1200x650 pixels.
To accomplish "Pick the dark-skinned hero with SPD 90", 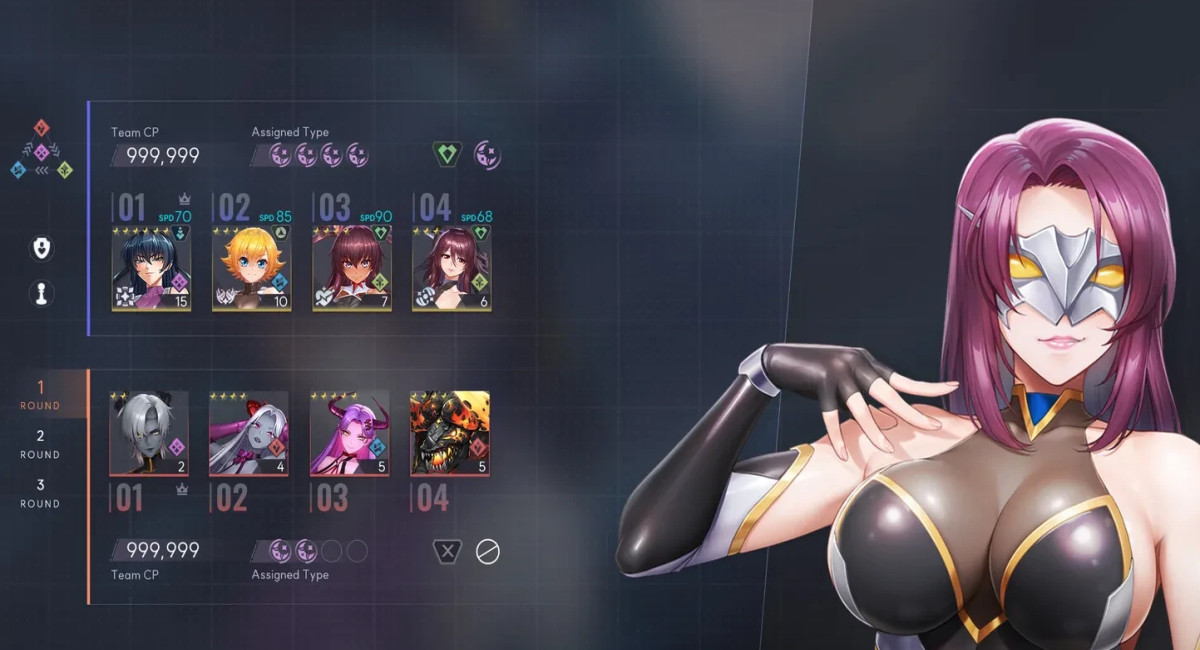I will click(351, 268).
